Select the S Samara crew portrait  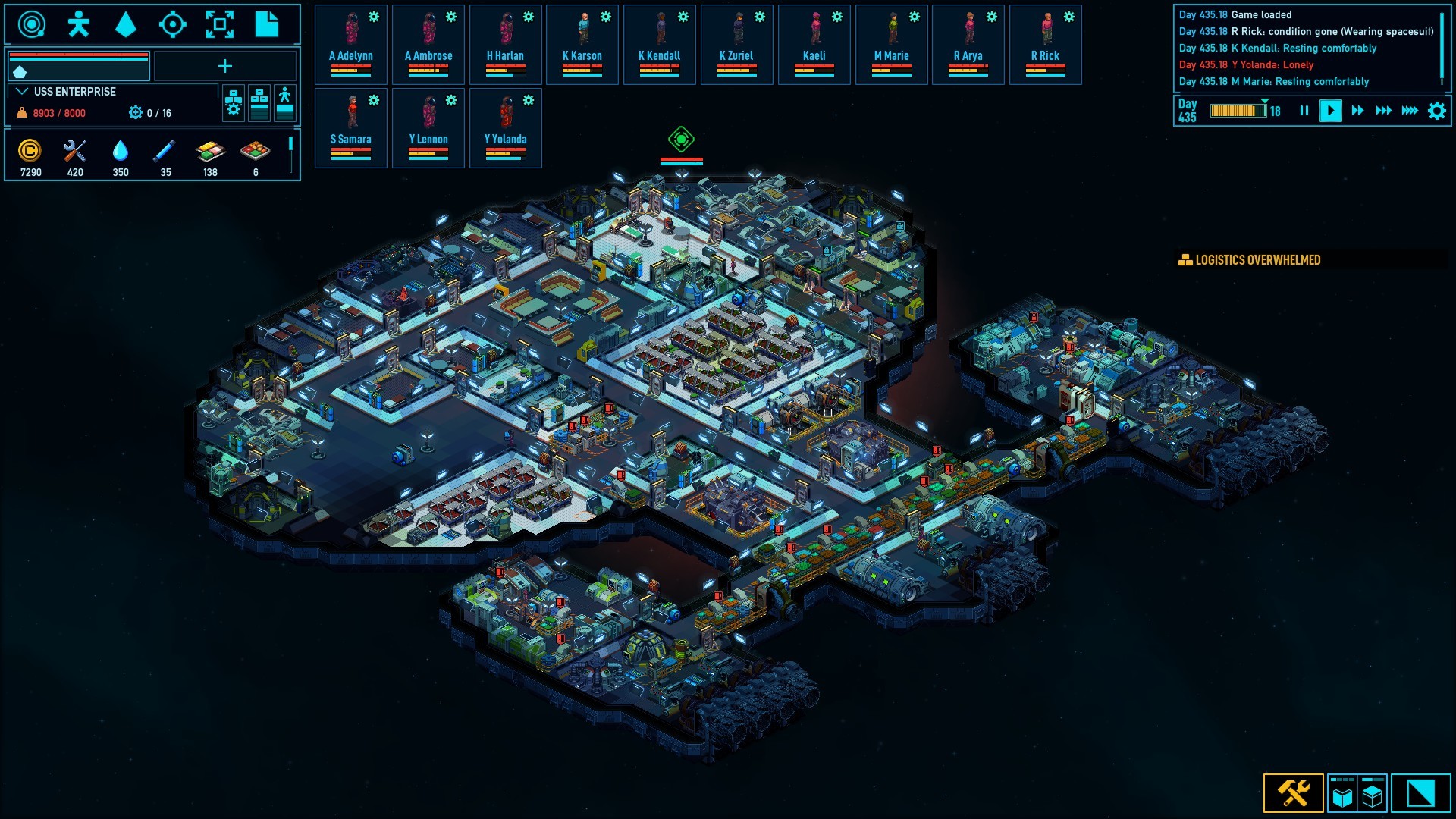(x=351, y=127)
